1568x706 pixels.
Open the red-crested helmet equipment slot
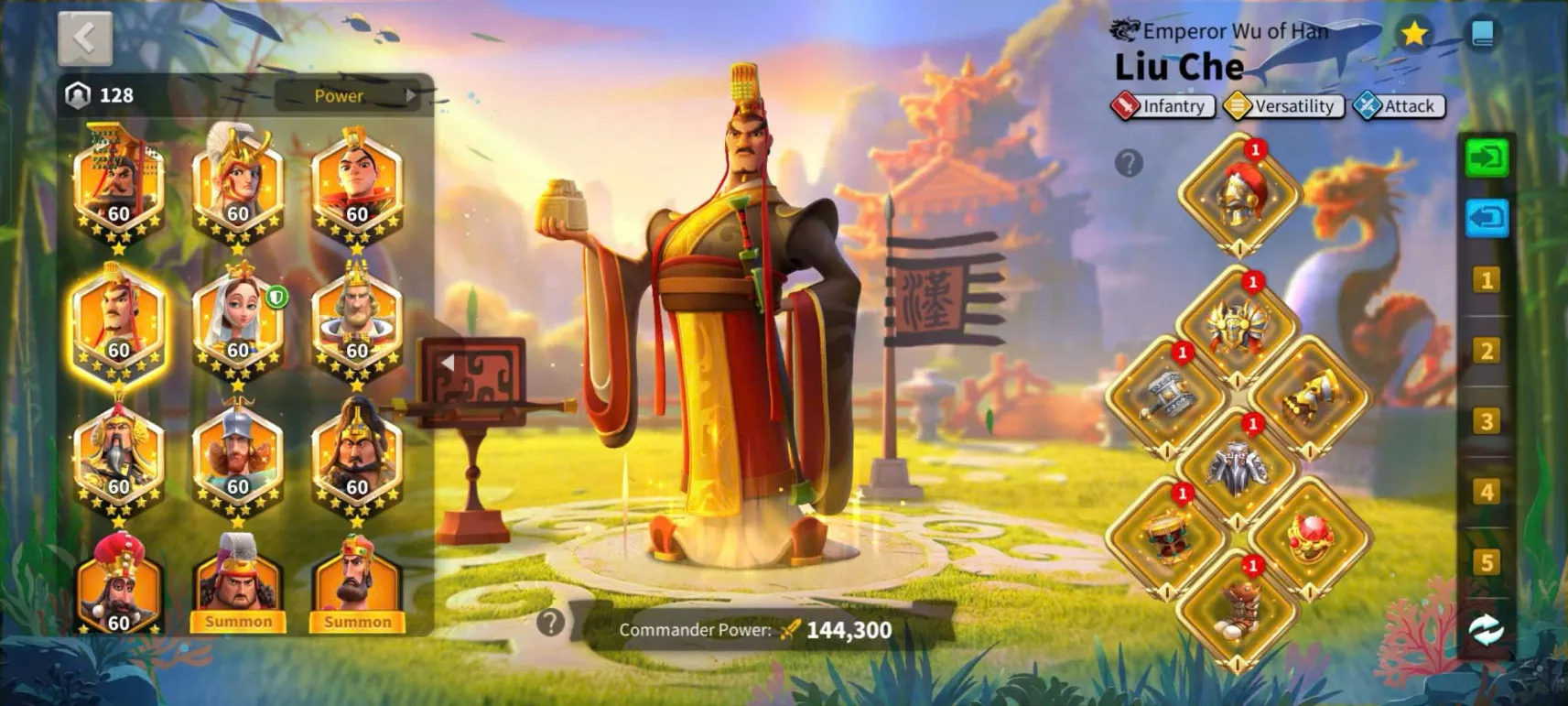1238,195
